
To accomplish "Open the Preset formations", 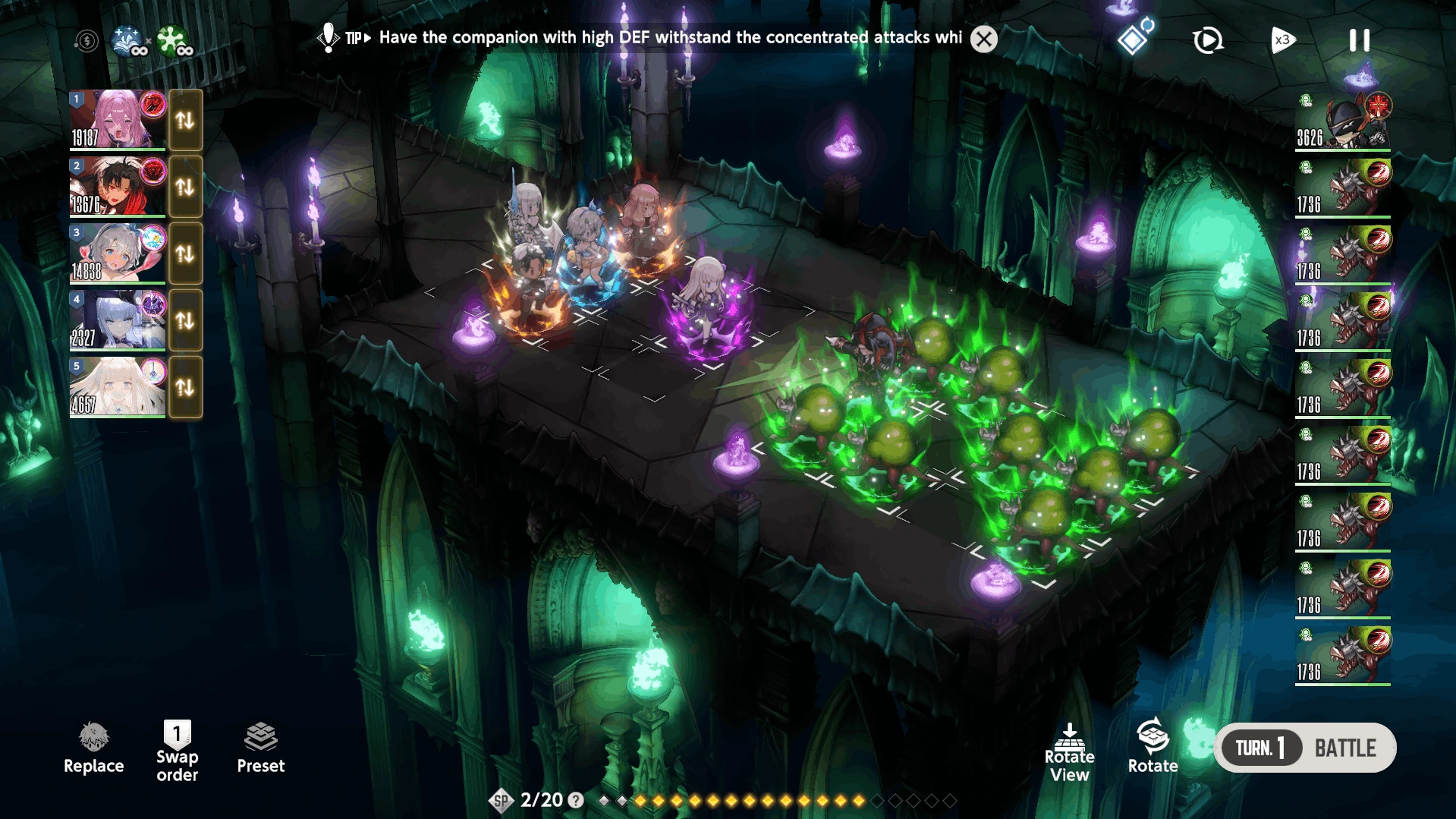I will click(260, 748).
